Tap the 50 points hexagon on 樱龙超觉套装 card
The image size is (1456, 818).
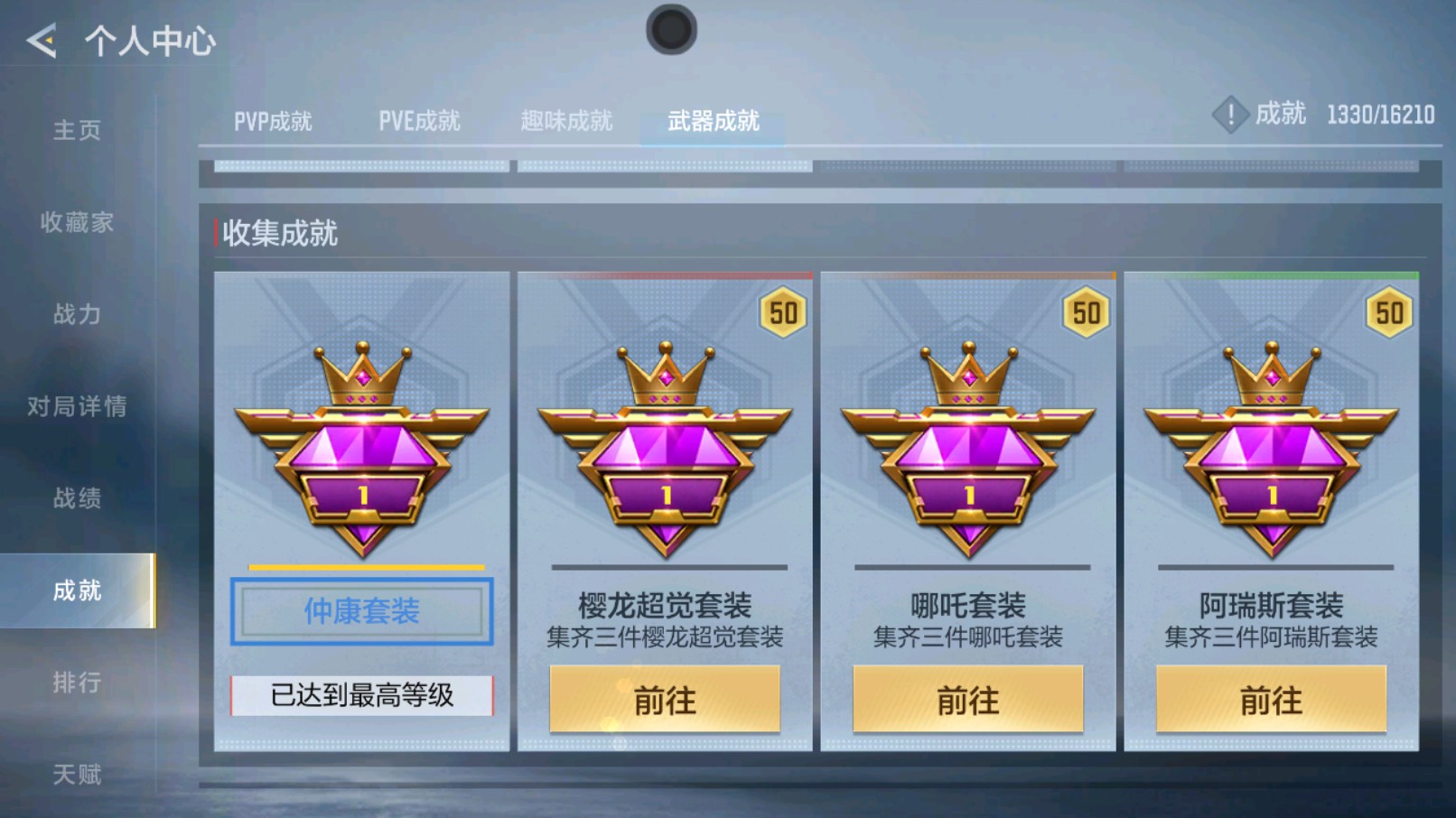(x=782, y=313)
